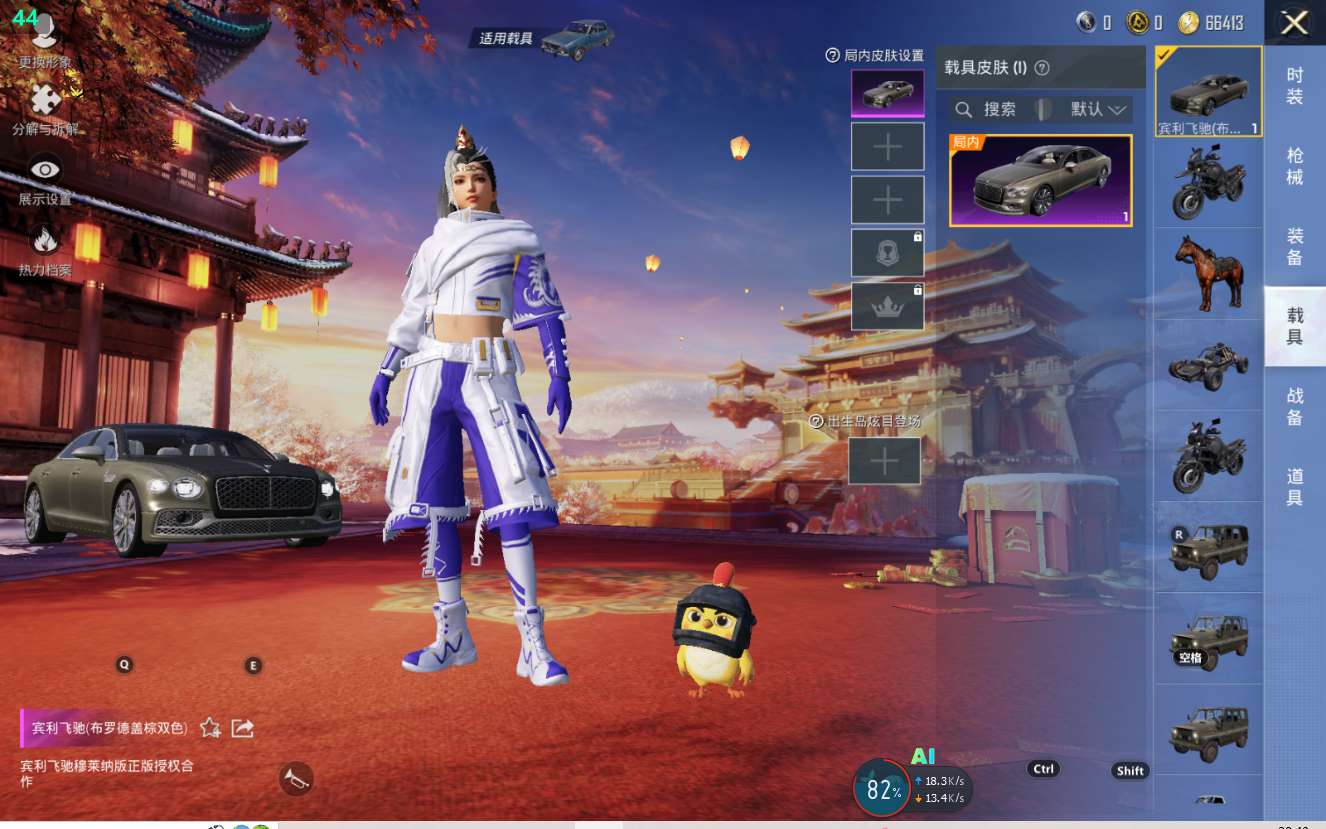This screenshot has height=829, width=1326.
Task: Close the wardrobe with the X button
Action: click(1294, 23)
